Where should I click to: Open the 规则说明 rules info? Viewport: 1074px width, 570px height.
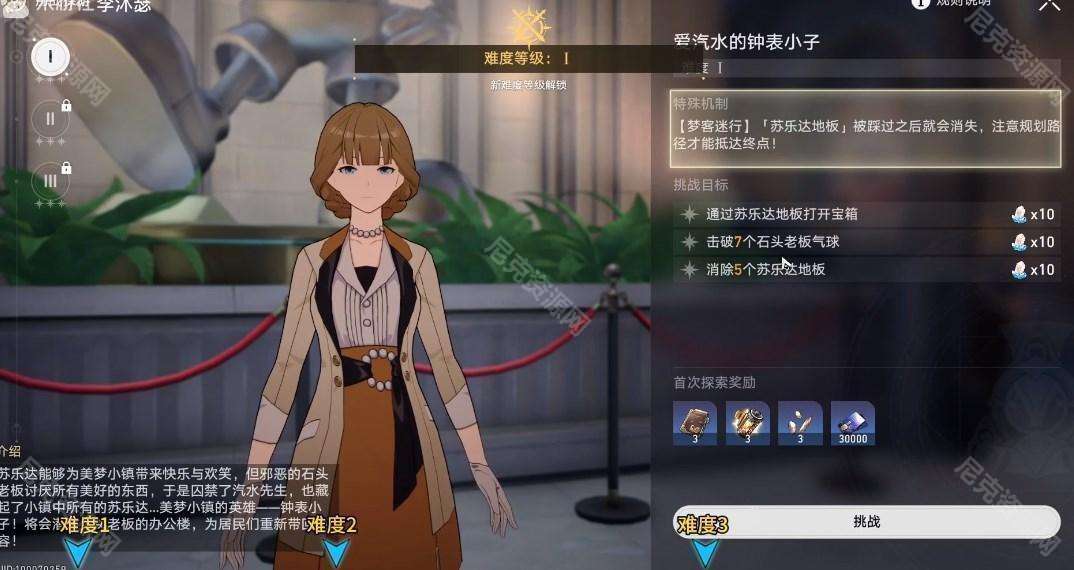click(x=954, y=3)
